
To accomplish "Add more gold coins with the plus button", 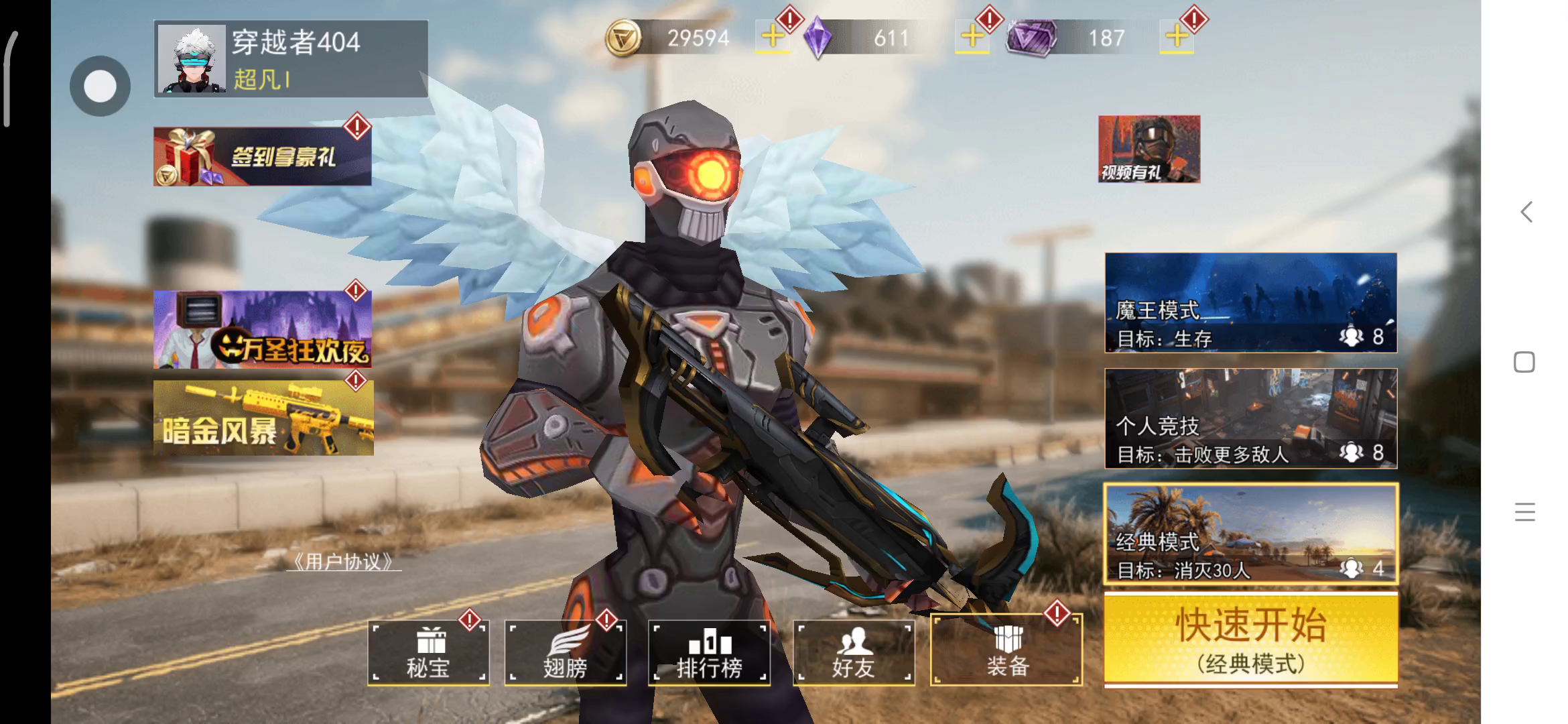I will [x=773, y=36].
